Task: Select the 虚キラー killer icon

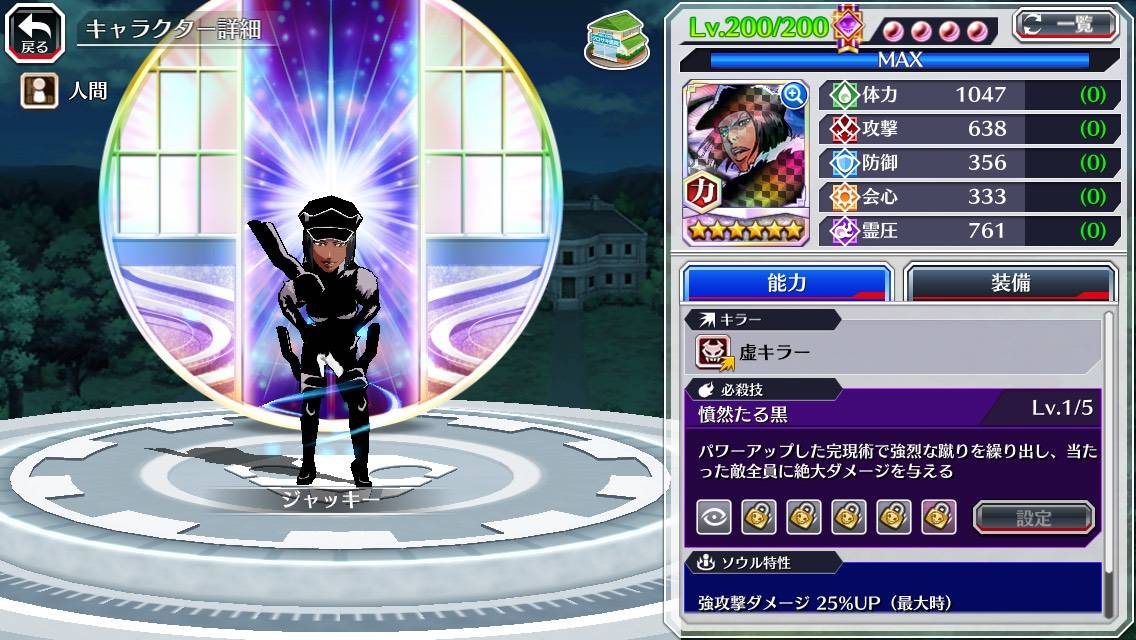Action: pos(715,352)
